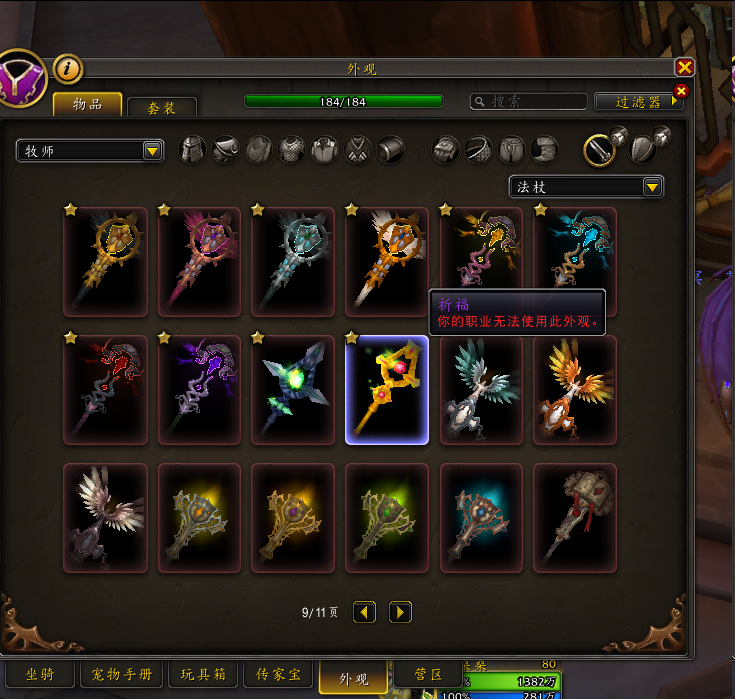The image size is (735, 699).
Task: Click the round info 'i' button
Action: coord(68,68)
